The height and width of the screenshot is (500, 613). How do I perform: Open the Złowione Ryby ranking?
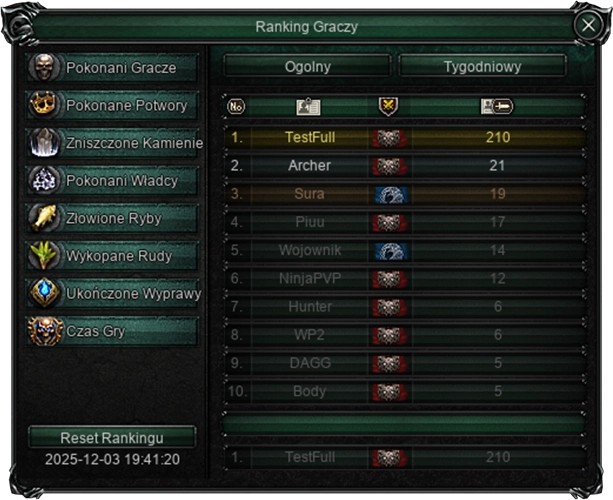(113, 218)
